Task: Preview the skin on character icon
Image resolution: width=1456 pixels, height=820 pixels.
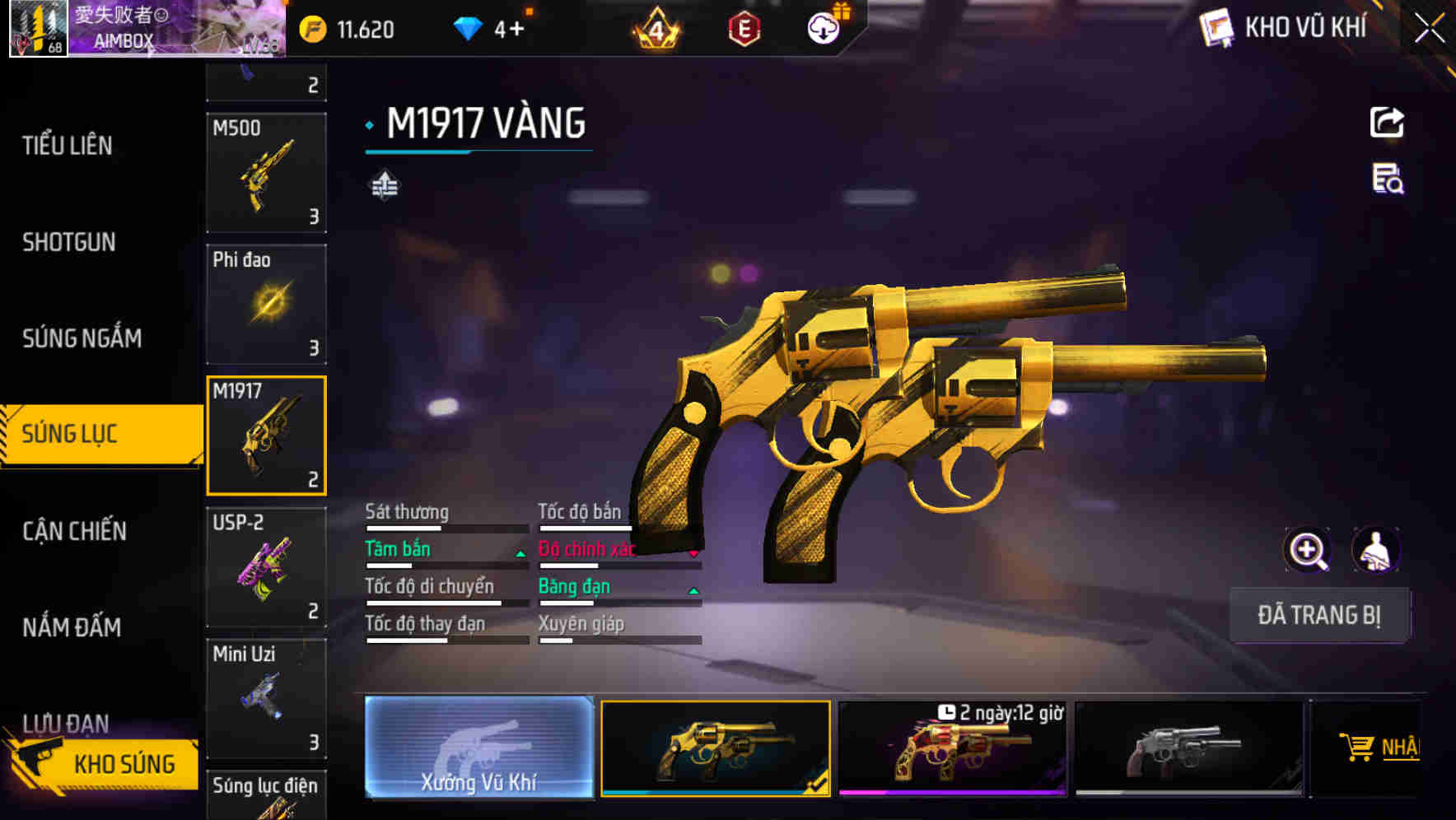Action: point(1375,550)
